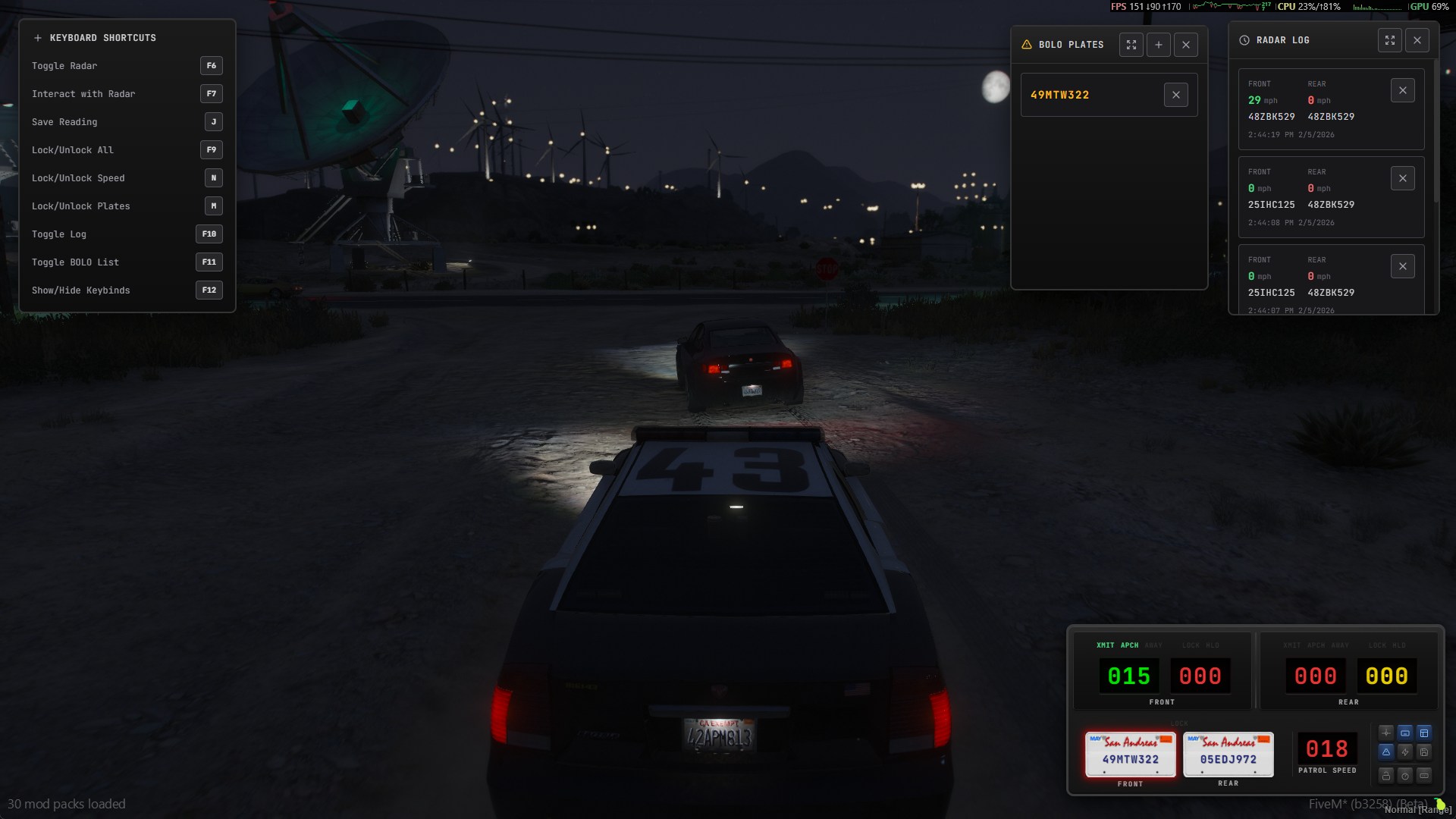Click the display screen icon on radar panel

coord(1405,733)
